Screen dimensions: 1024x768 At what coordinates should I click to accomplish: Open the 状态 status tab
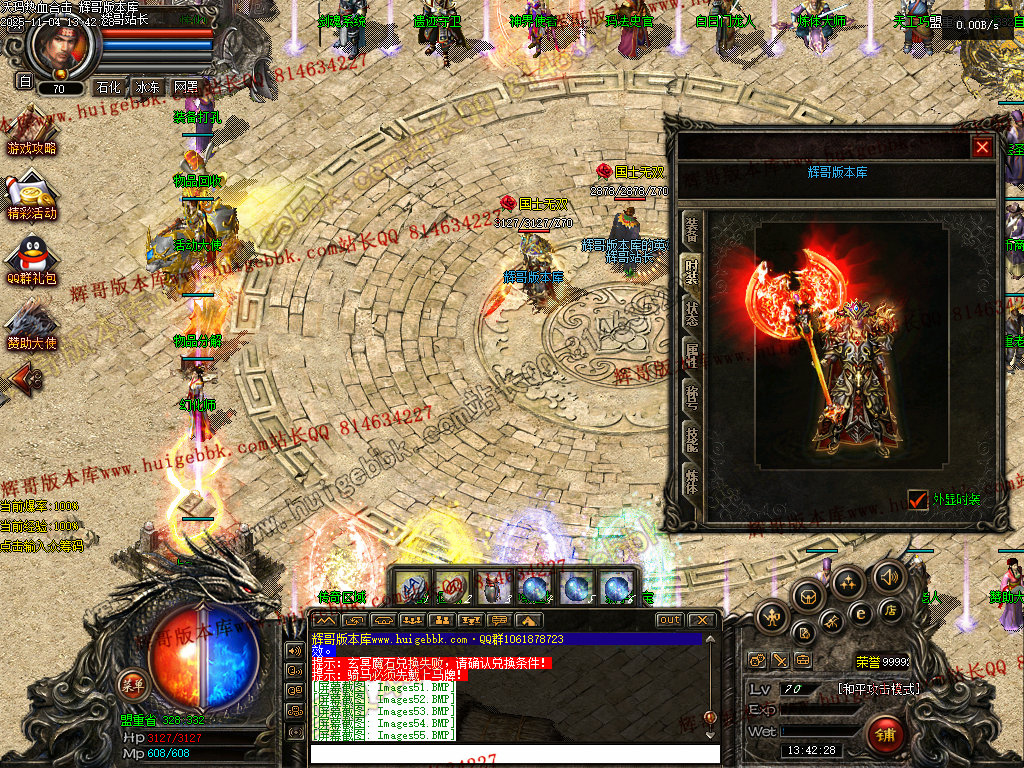[x=690, y=311]
